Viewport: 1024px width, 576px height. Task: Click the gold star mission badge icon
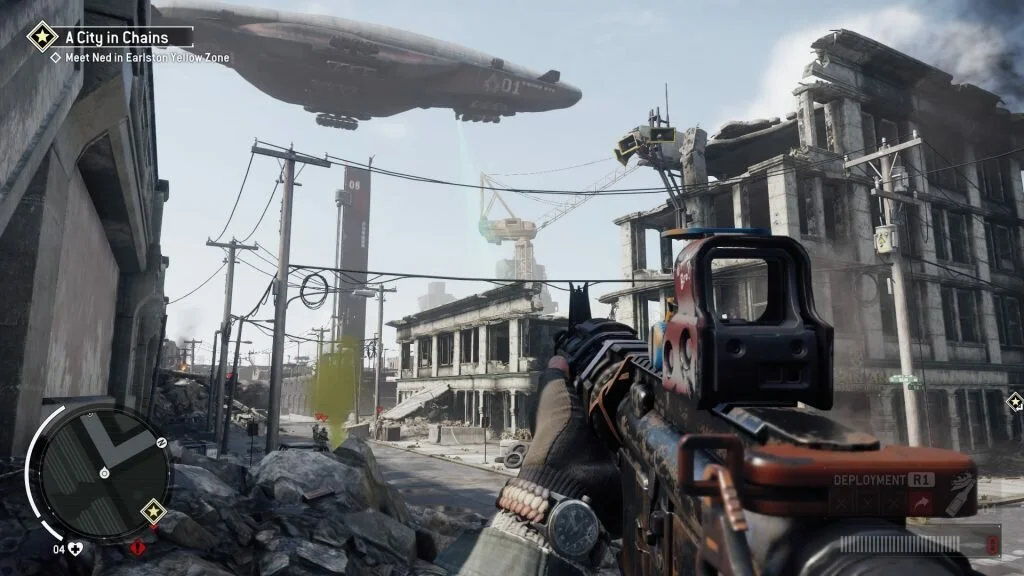(42, 37)
